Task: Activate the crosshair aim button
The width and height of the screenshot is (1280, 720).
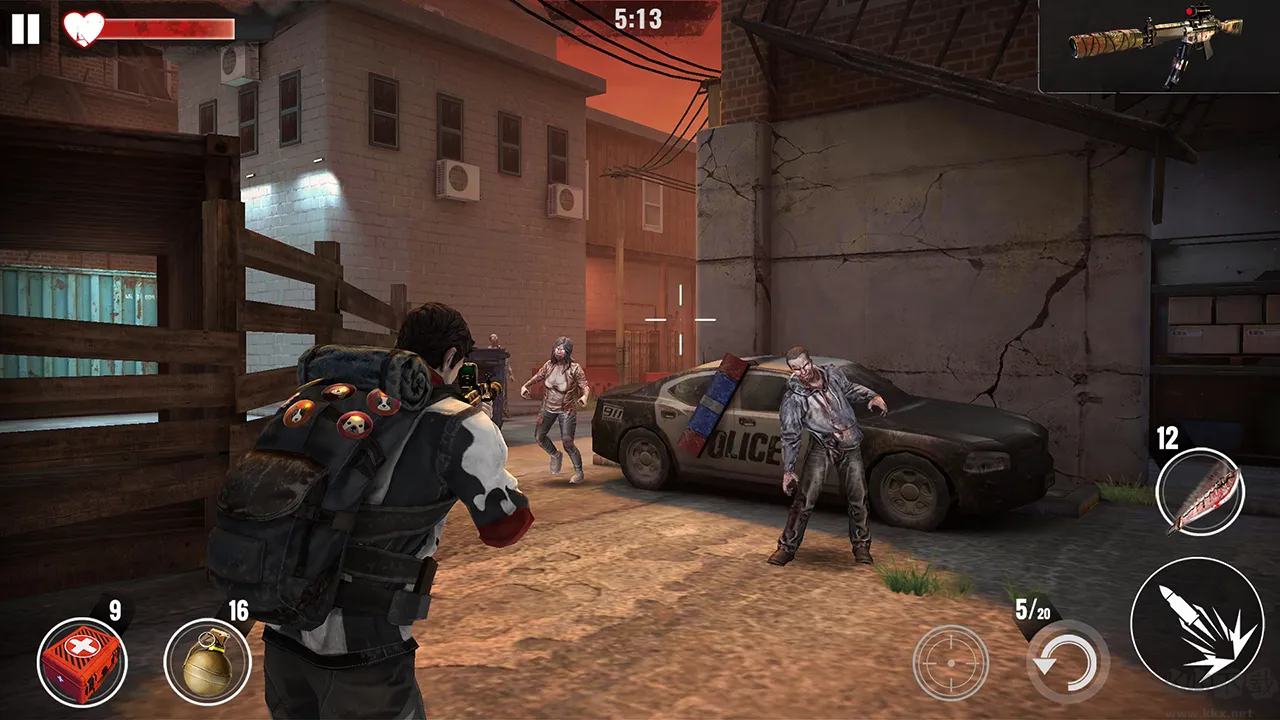Action: click(950, 662)
